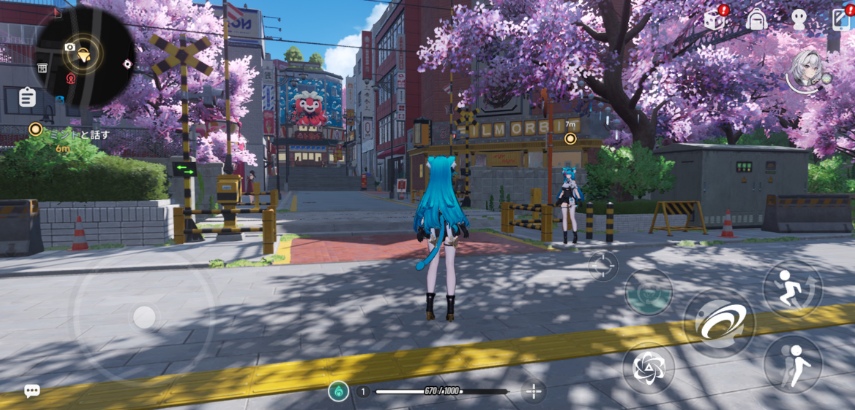Tap the lock-on target crosshair button
The image size is (855, 410).
coord(603,265)
